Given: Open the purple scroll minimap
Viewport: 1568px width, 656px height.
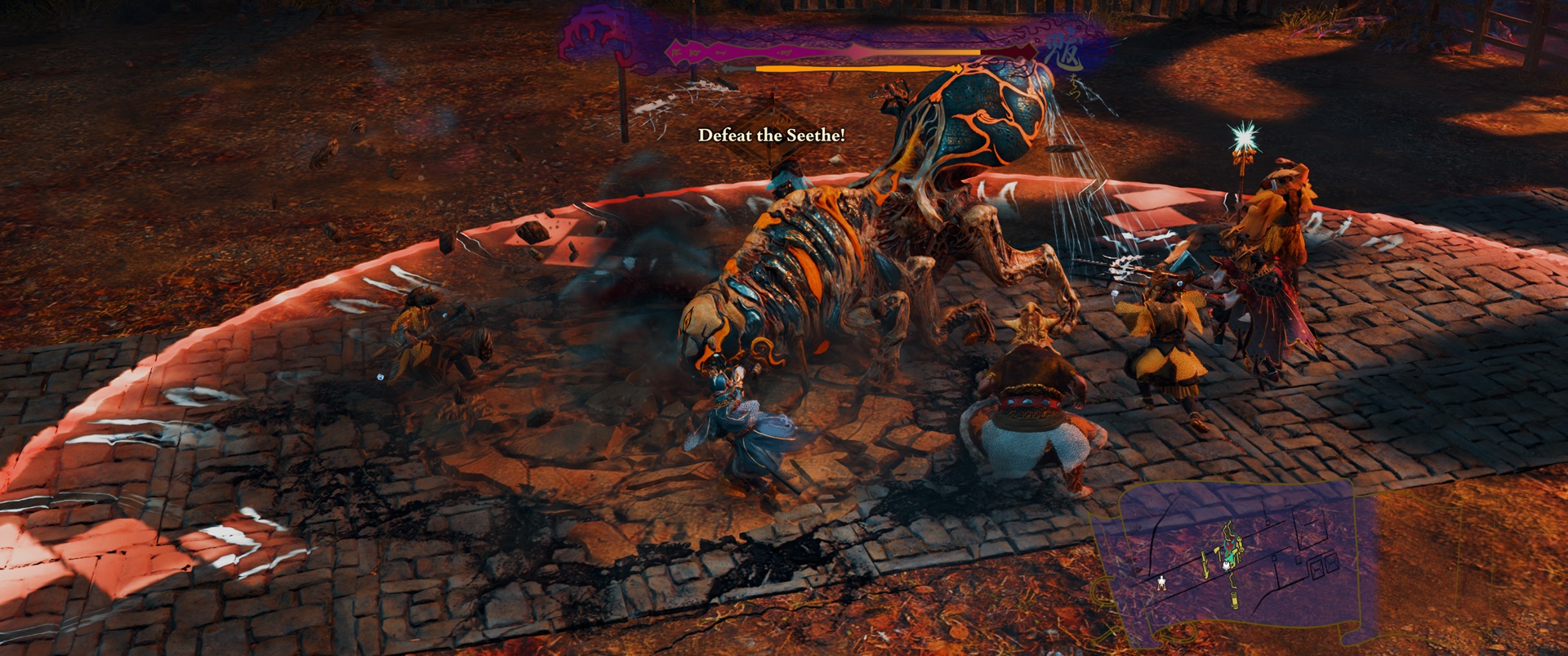Looking at the screenshot, I should coord(1235,564).
